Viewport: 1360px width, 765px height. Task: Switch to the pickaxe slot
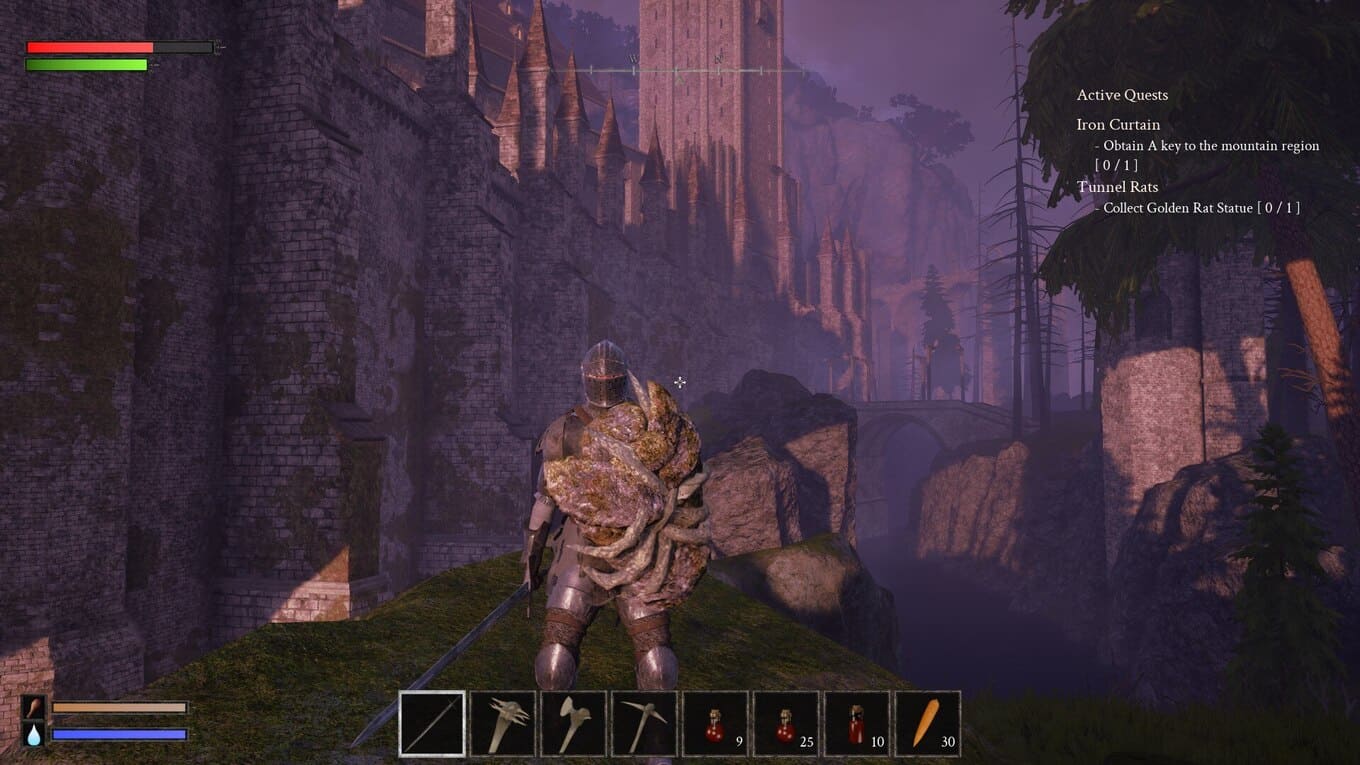tap(644, 723)
